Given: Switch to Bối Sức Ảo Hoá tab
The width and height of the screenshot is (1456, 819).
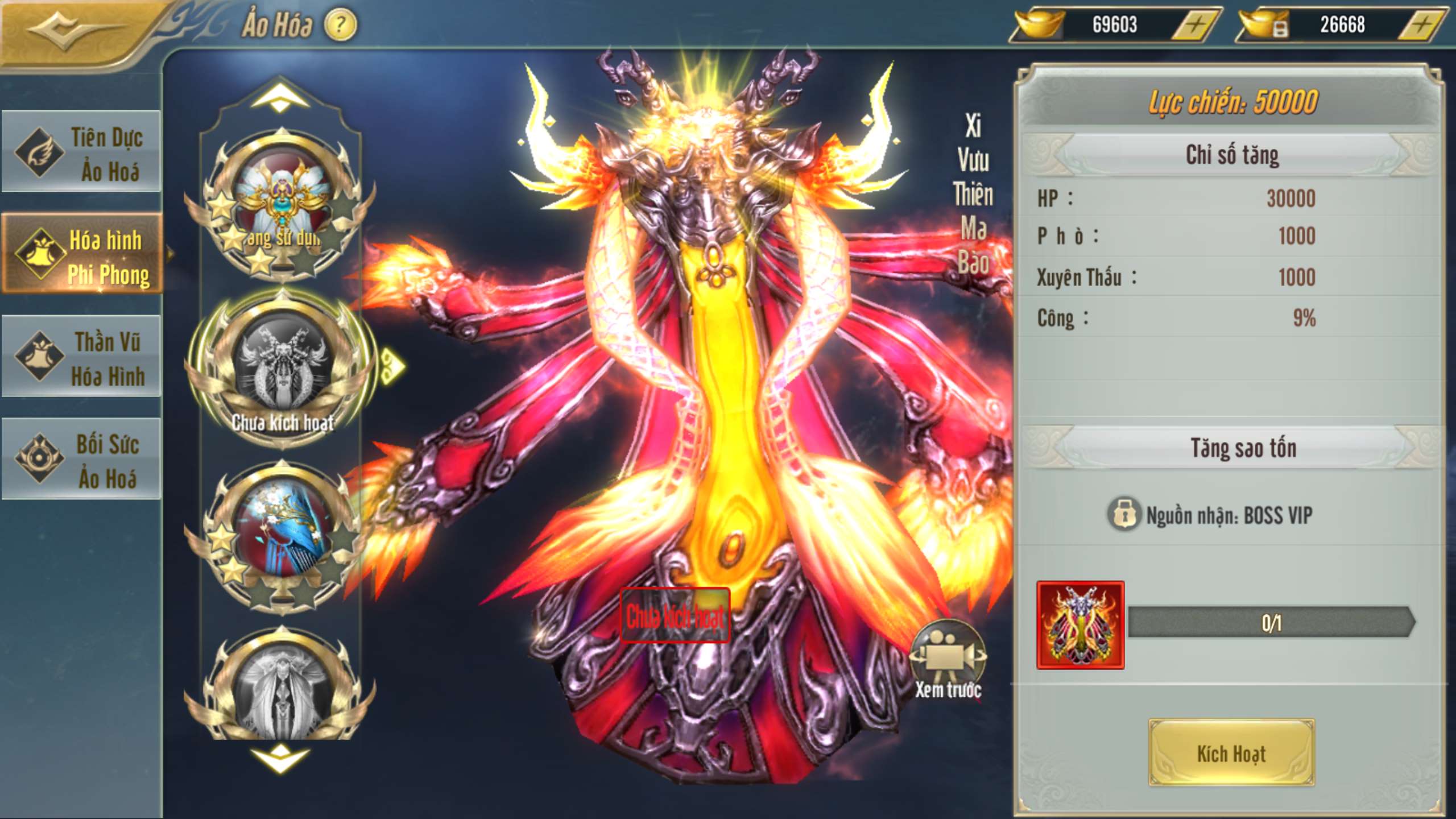Looking at the screenshot, I should pyautogui.click(x=82, y=461).
